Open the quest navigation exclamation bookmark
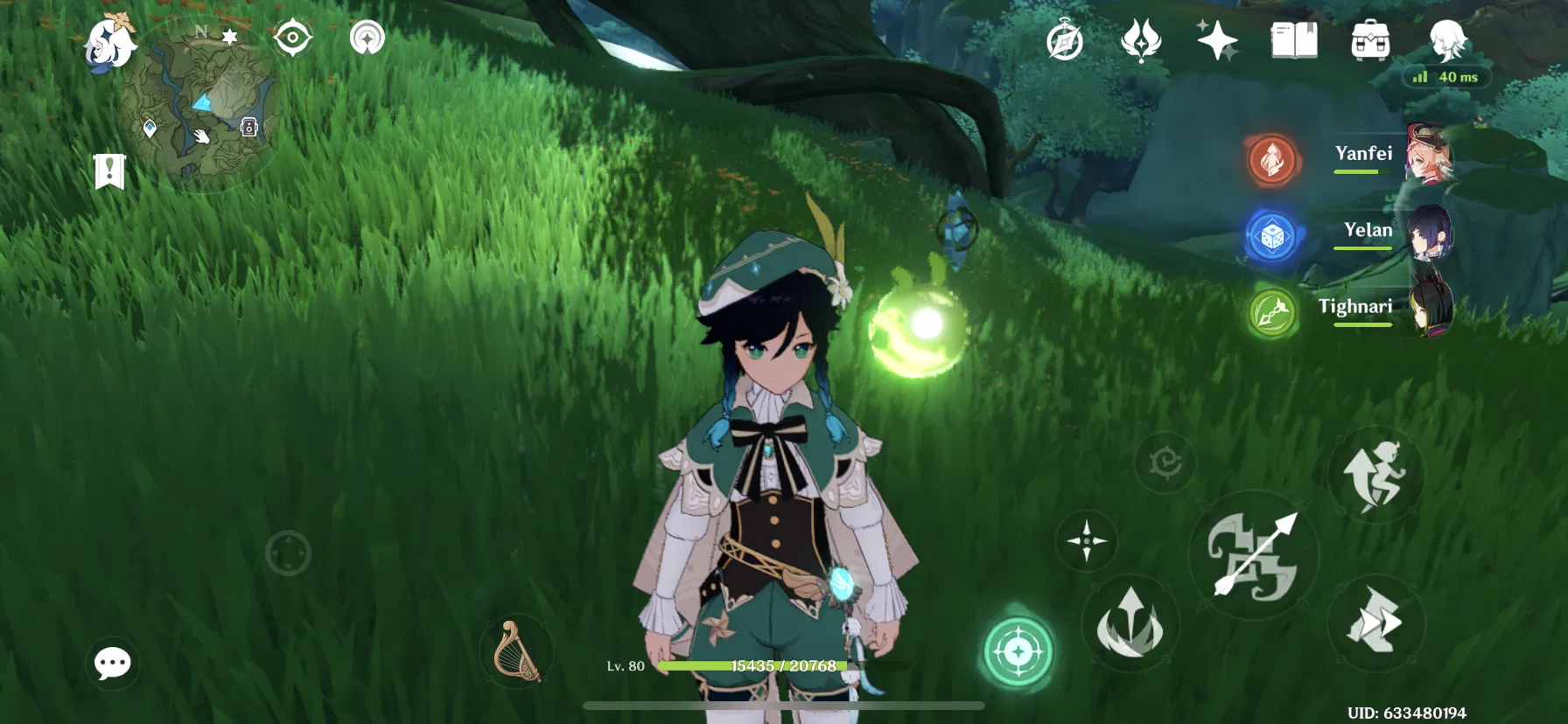This screenshot has height=724, width=1568. [109, 171]
